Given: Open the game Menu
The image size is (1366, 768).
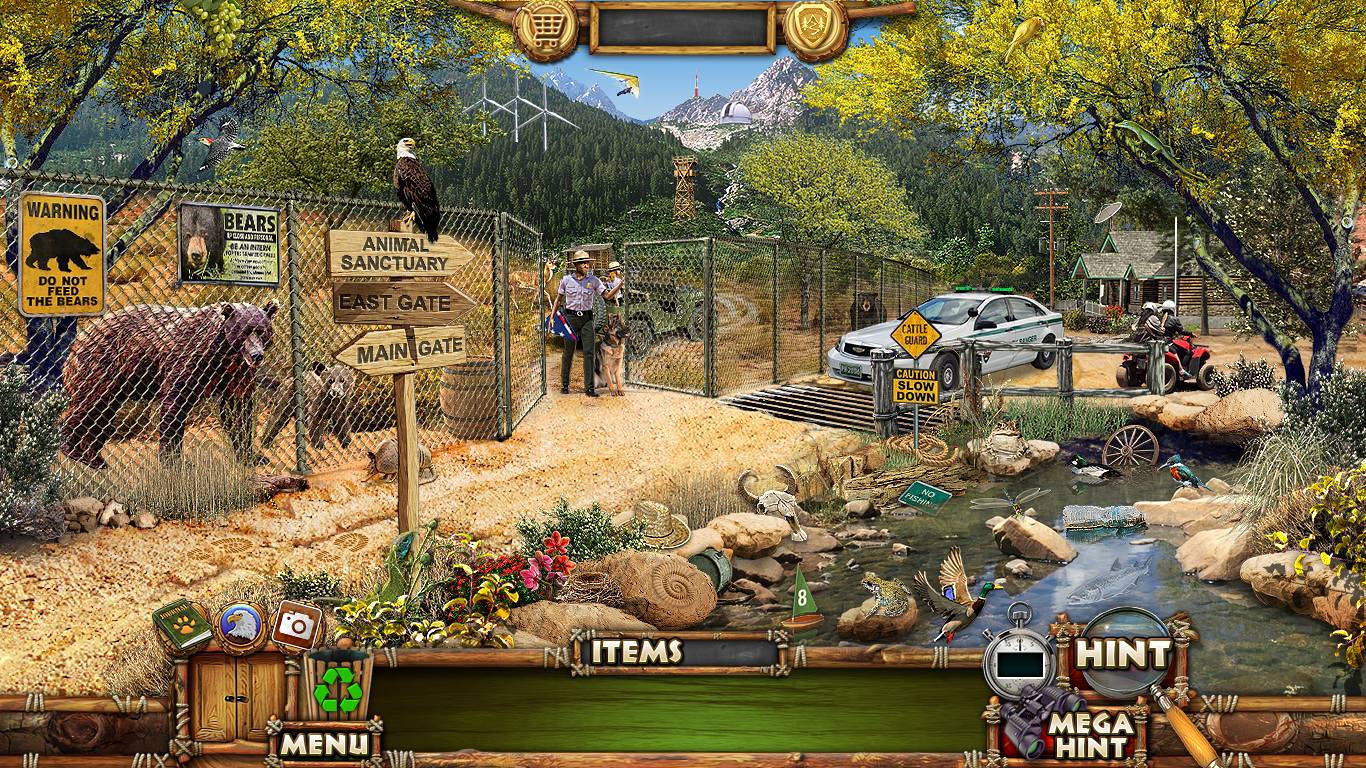Looking at the screenshot, I should (324, 743).
